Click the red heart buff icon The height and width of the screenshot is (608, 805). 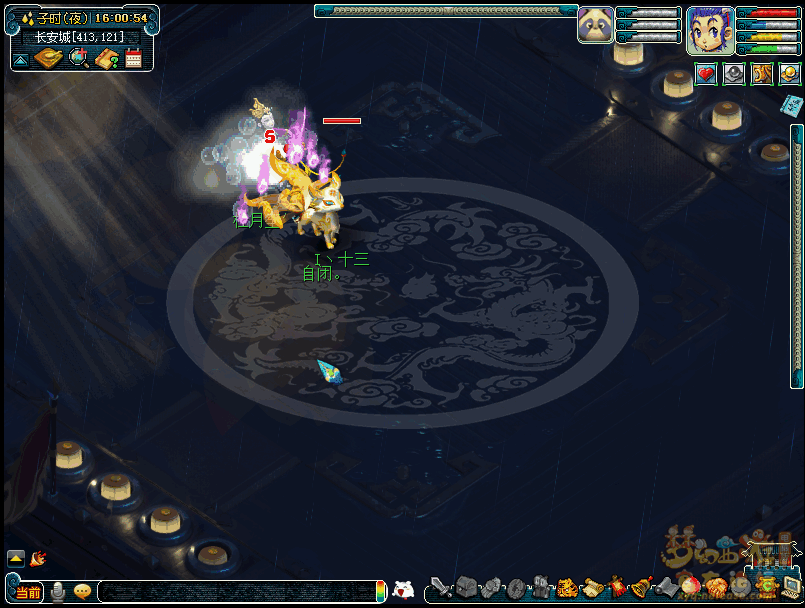click(706, 74)
